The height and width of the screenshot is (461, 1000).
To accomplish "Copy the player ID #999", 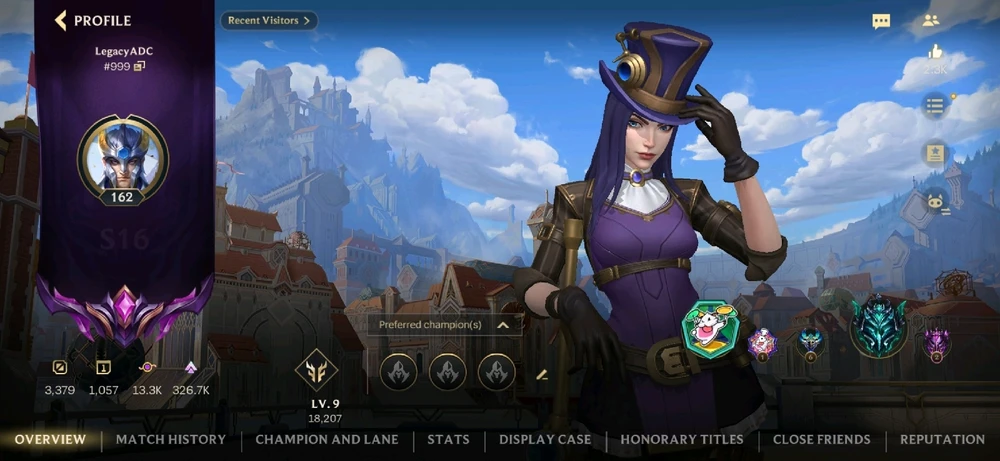I will [140, 66].
